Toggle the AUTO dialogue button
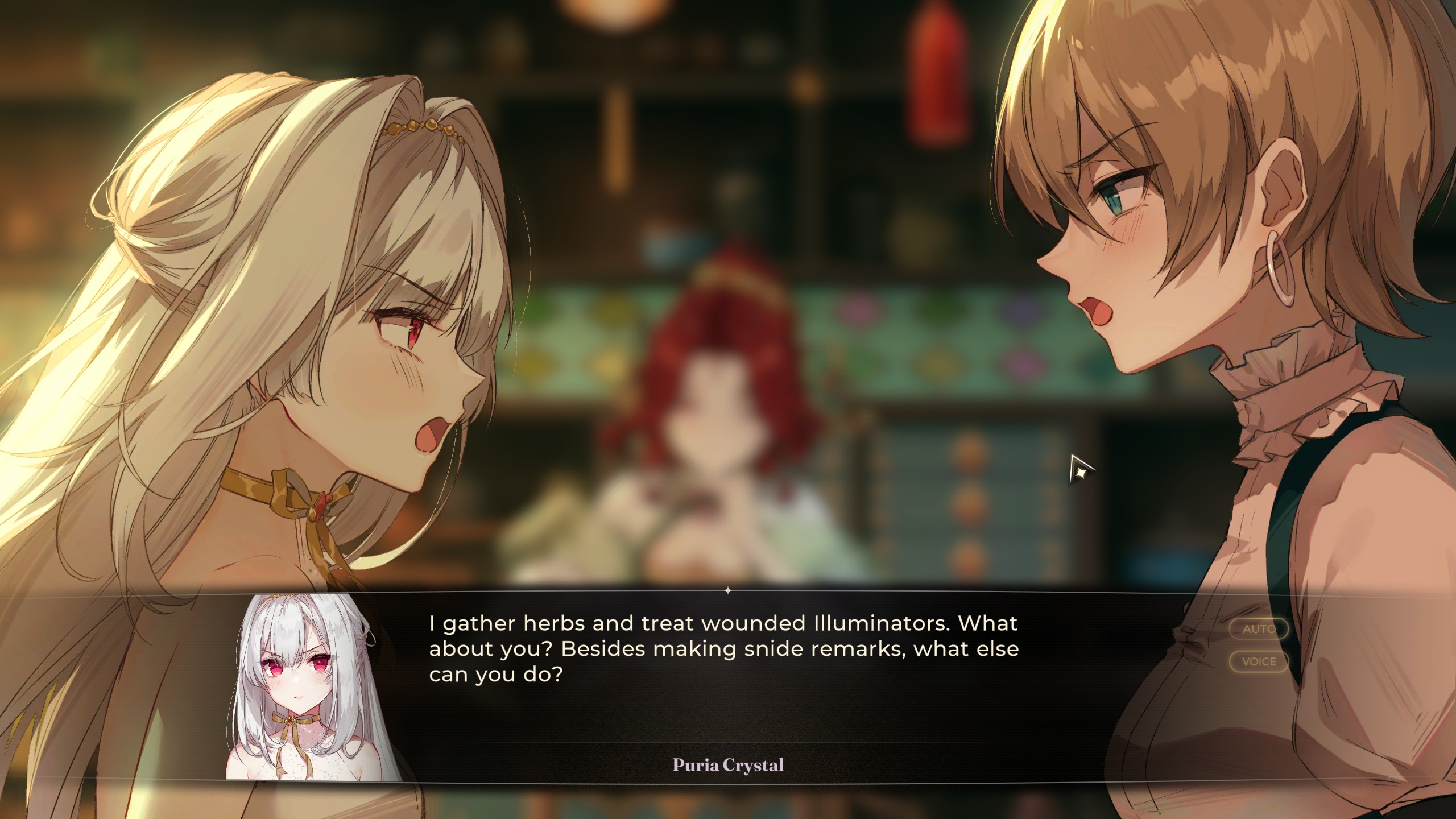This screenshot has width=1456, height=819. [1259, 629]
